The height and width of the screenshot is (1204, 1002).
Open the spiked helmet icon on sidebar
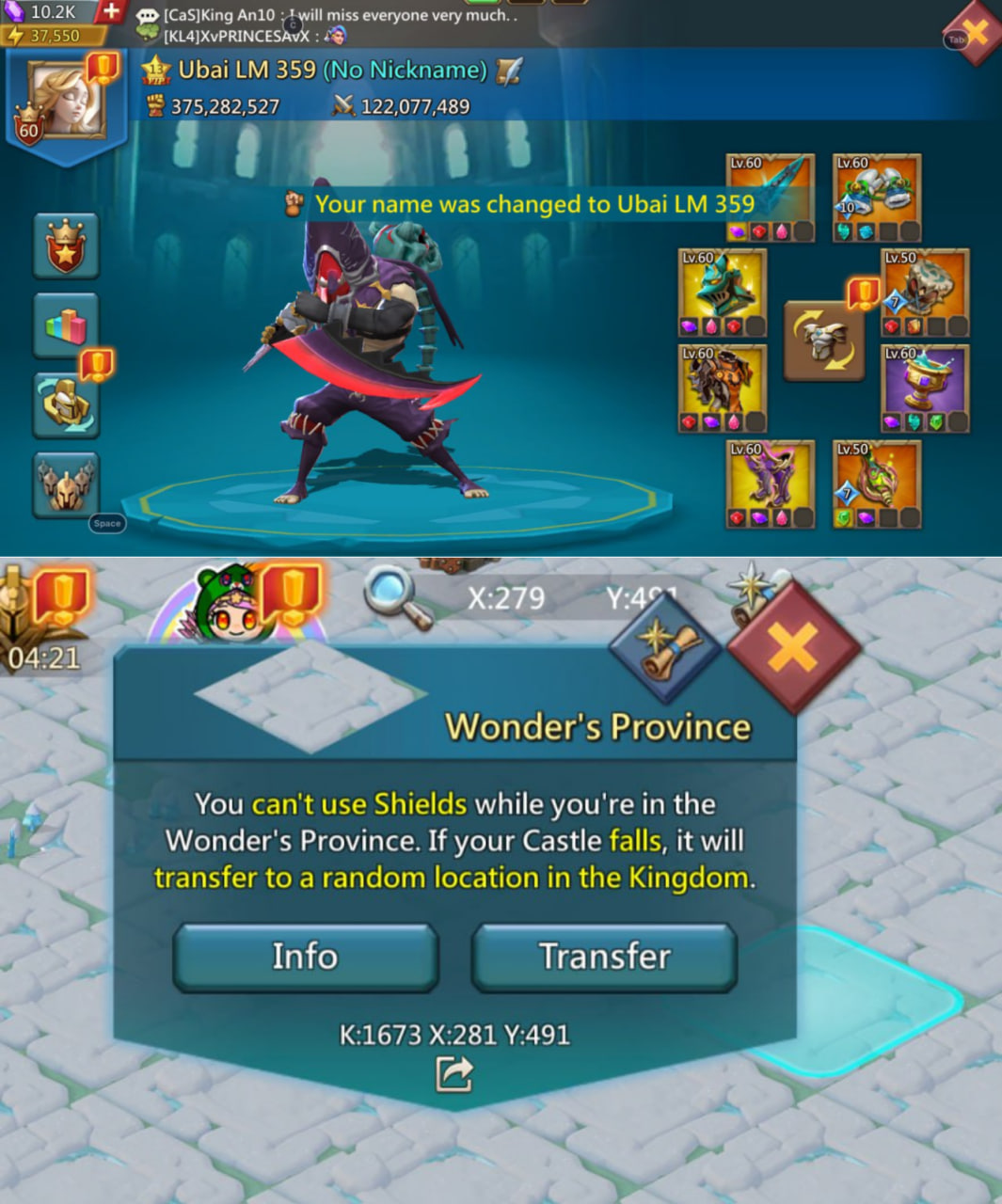[x=66, y=484]
